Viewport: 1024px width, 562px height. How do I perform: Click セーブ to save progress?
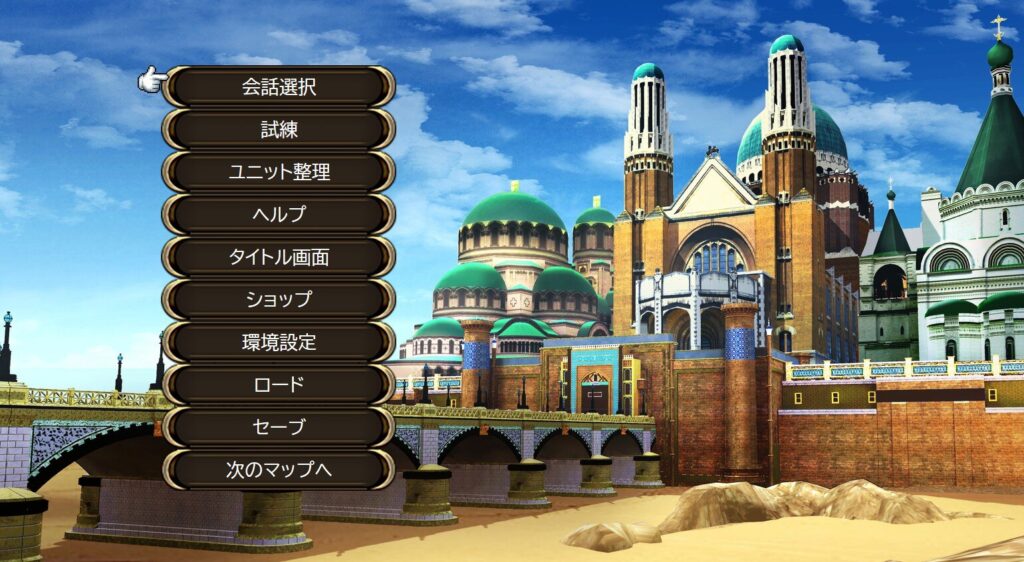click(278, 427)
